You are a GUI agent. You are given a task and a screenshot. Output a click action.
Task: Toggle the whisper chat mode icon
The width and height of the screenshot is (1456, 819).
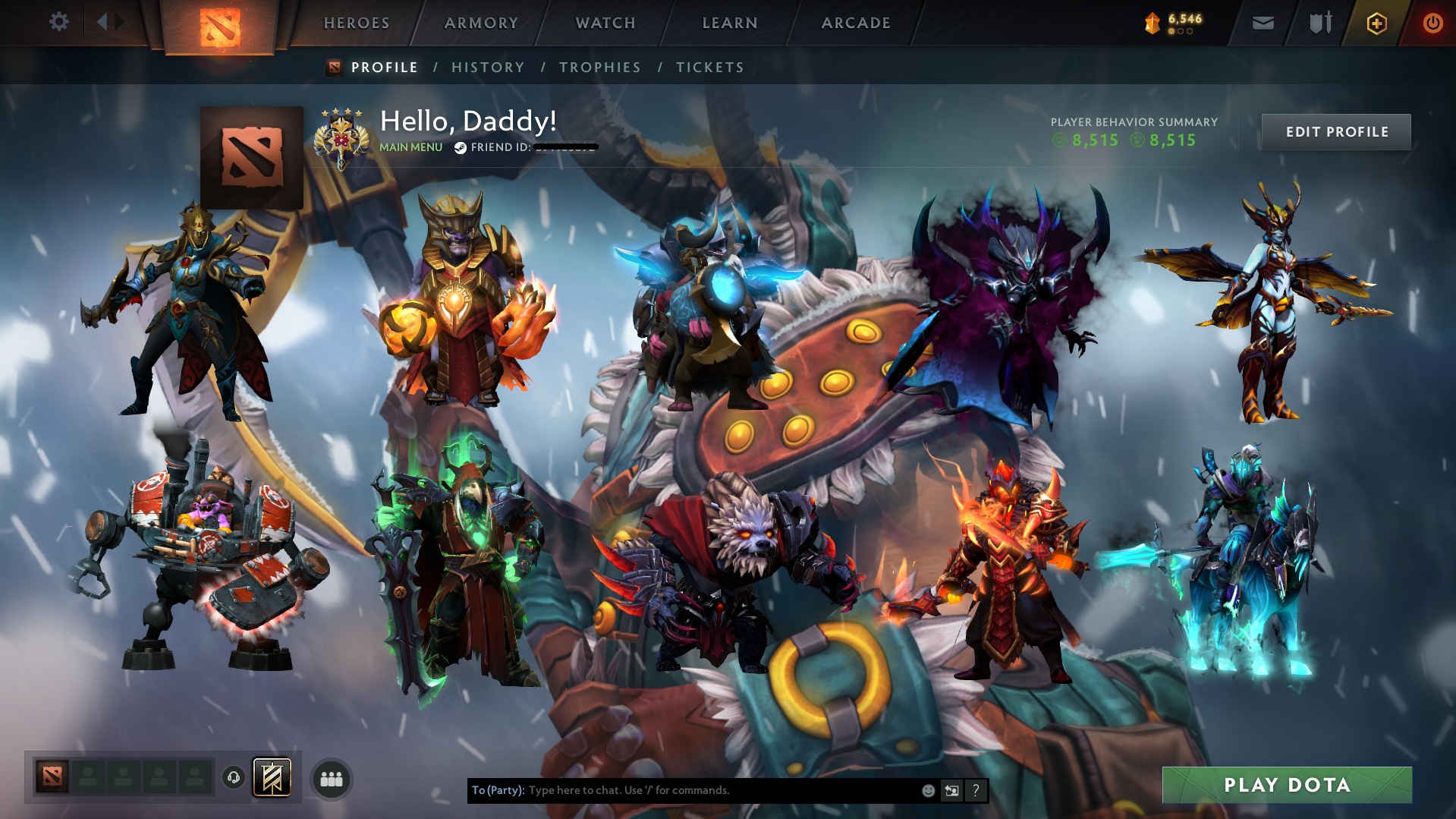pyautogui.click(x=951, y=790)
